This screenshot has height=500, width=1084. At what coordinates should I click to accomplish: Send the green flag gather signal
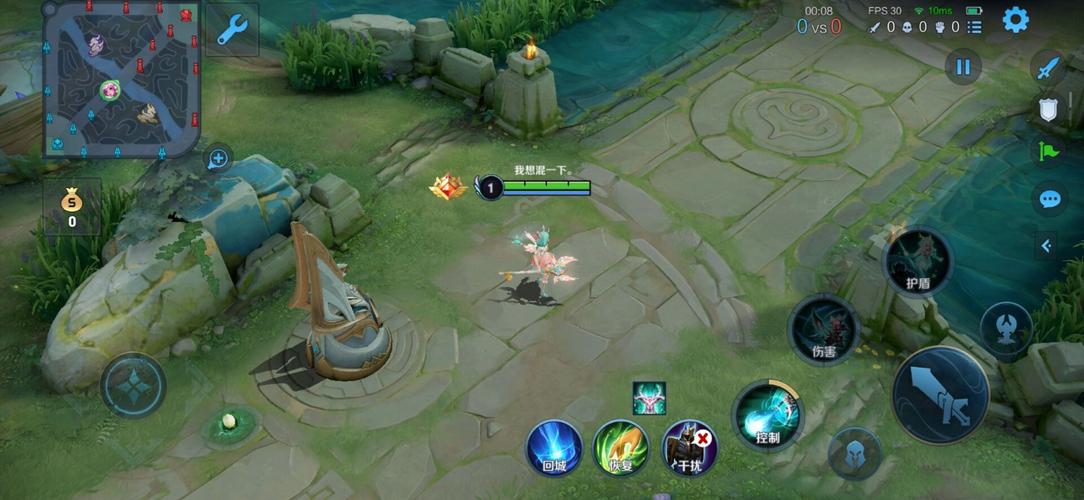tap(1048, 152)
